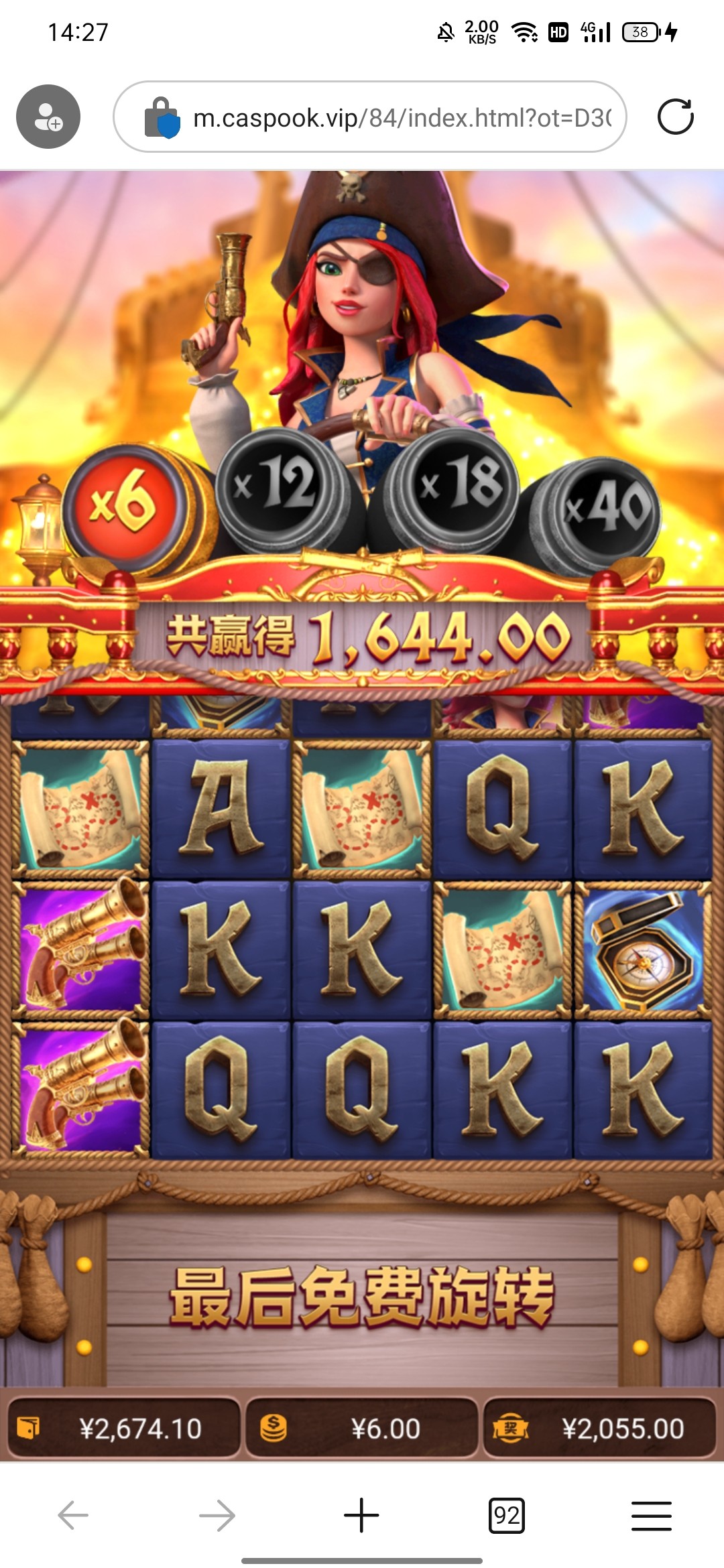724x1568 pixels.
Task: Open the bet amount panel showing ¥6.00
Action: (362, 1428)
